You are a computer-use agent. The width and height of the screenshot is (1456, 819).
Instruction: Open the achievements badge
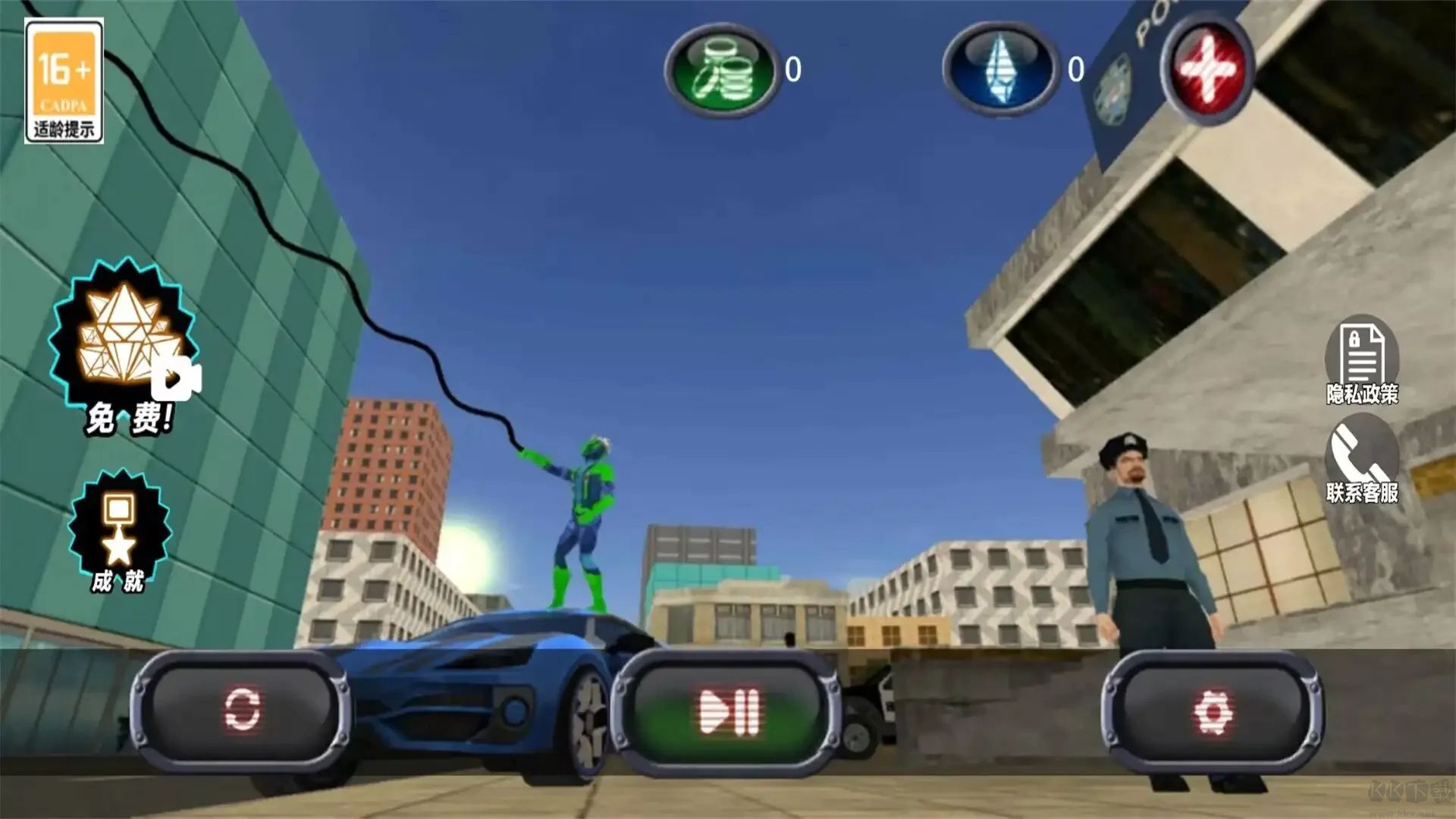coord(120,531)
